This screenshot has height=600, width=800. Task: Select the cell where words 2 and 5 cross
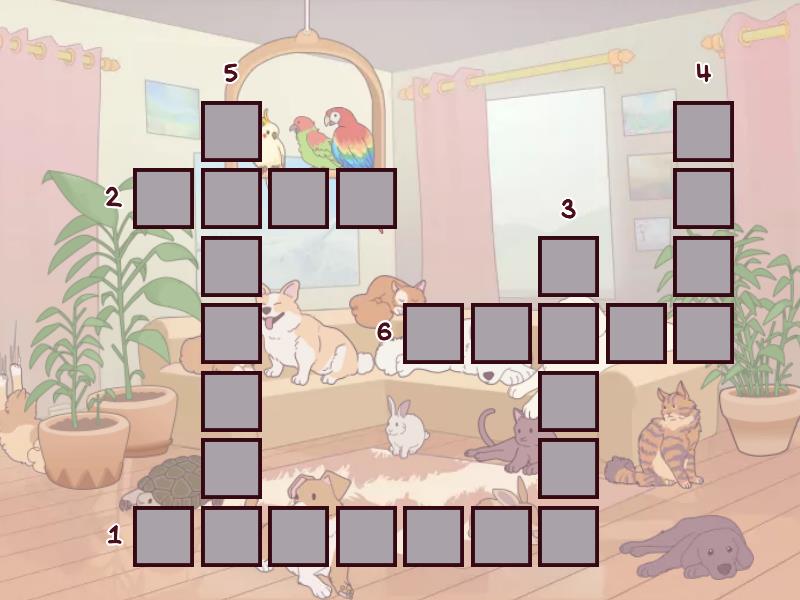[231, 198]
